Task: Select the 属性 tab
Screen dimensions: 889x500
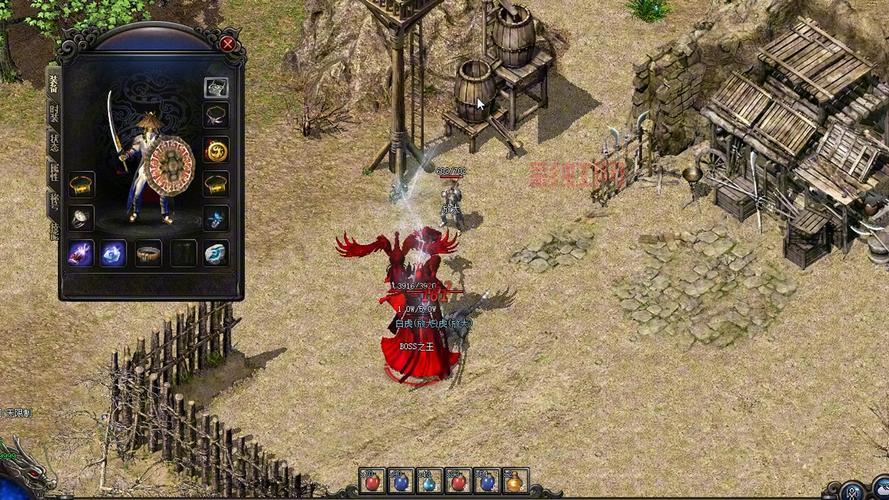Action: click(53, 172)
